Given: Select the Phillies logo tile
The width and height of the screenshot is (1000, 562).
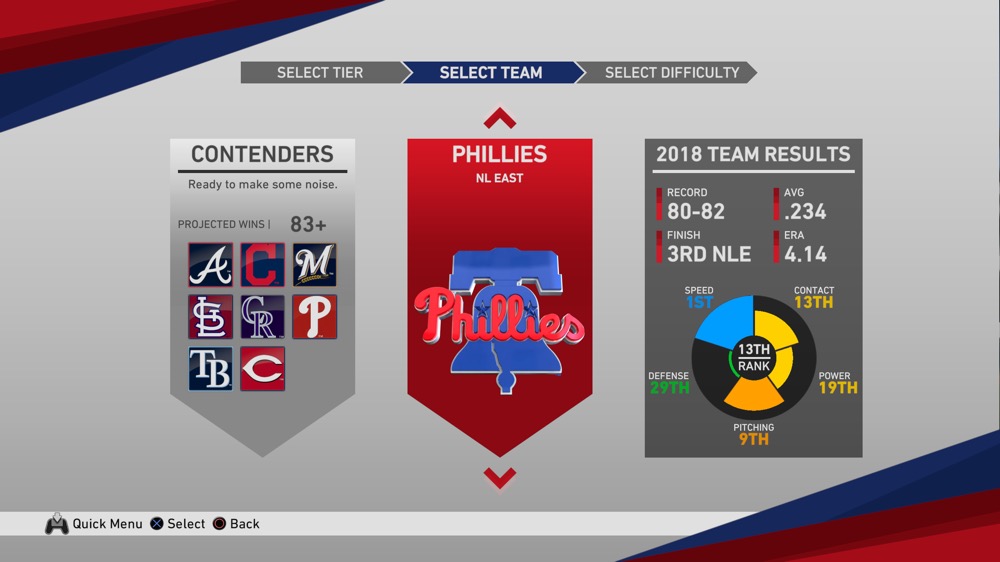Looking at the screenshot, I should click(315, 317).
